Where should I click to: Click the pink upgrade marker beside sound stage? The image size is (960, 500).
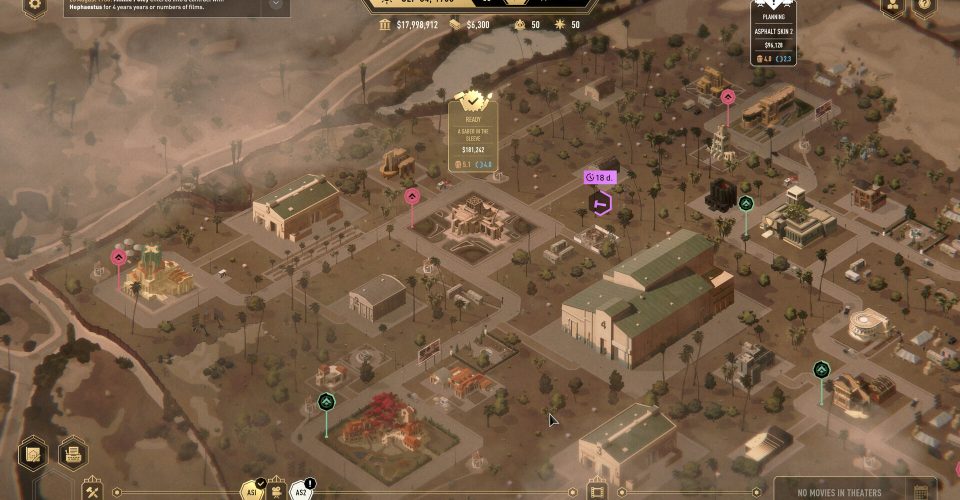pyautogui.click(x=412, y=196)
